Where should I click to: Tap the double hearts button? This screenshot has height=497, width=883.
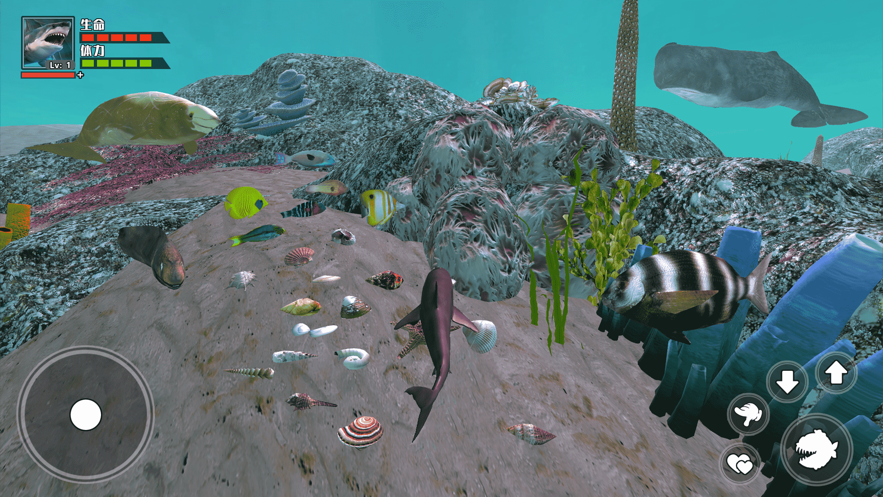pos(740,463)
